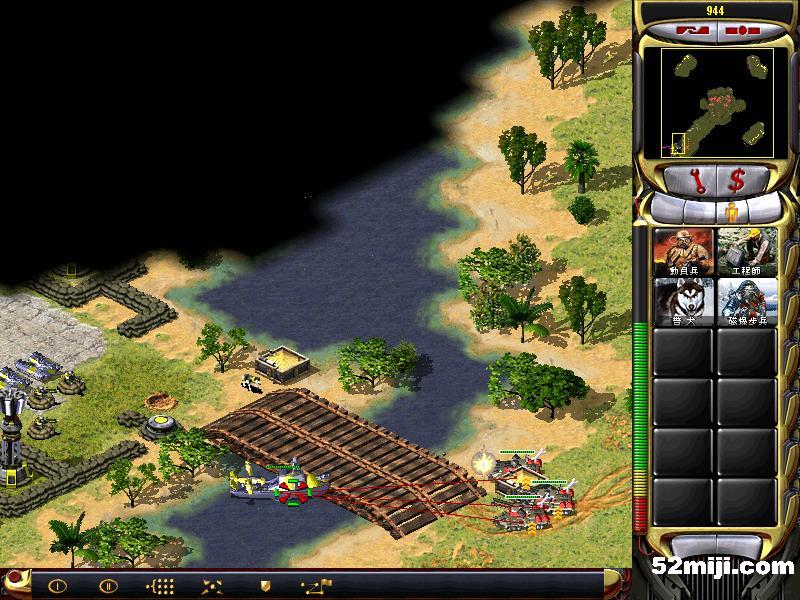The image size is (800, 600).
Task: Activate the dotted type-select command
Action: click(x=160, y=586)
